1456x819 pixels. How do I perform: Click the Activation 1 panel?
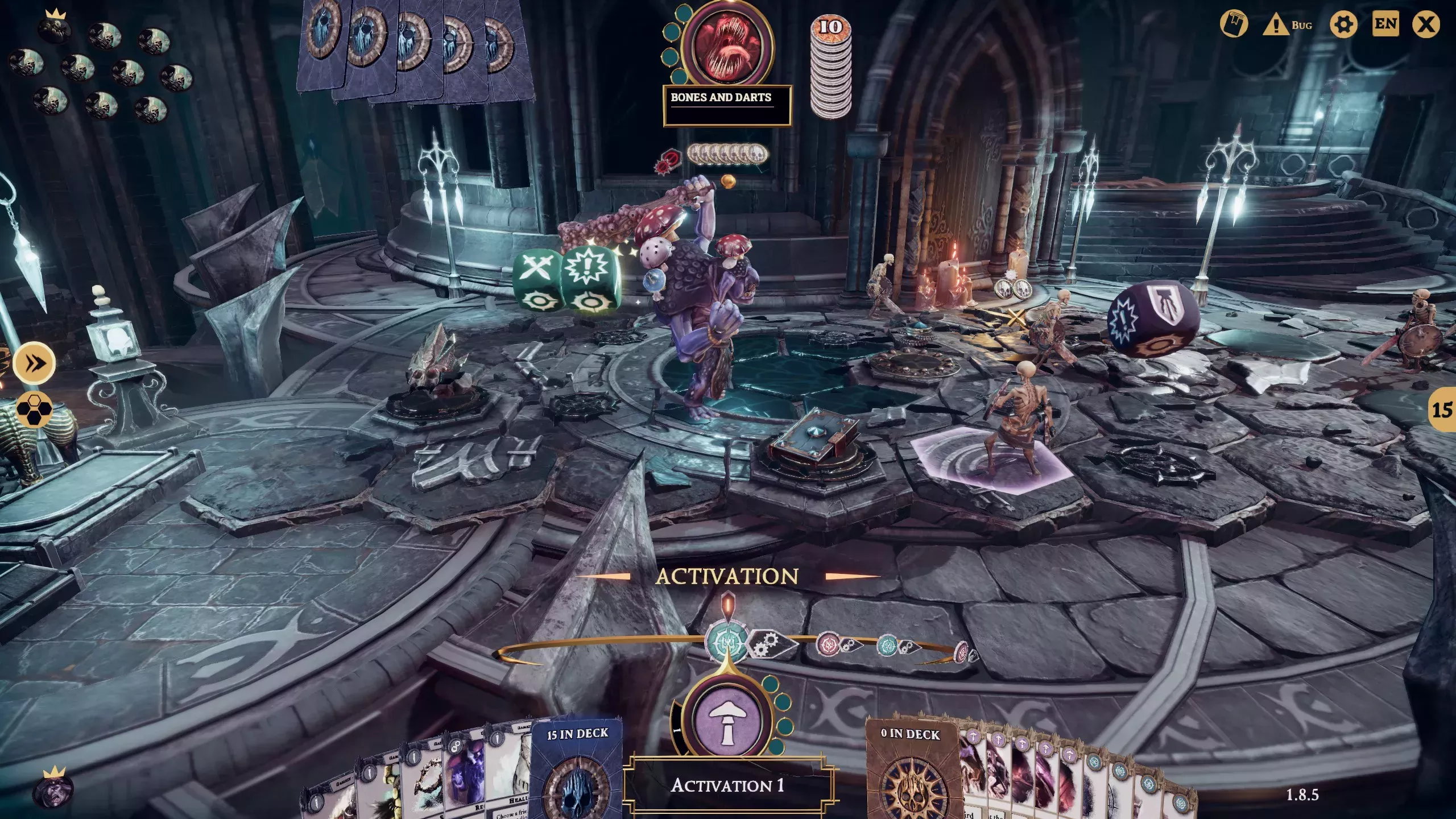pyautogui.click(x=727, y=786)
